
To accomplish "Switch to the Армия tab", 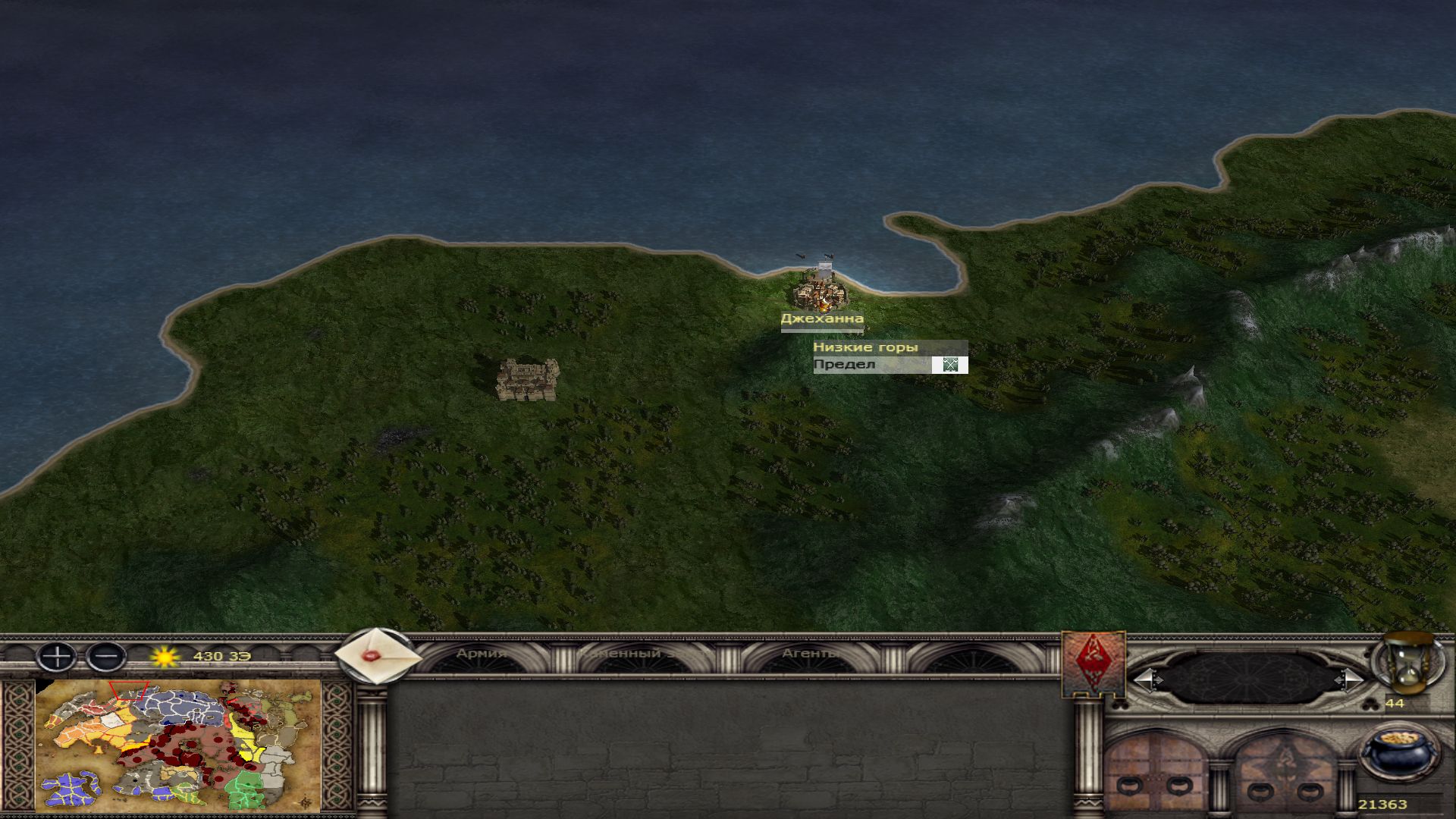I will pyautogui.click(x=482, y=654).
